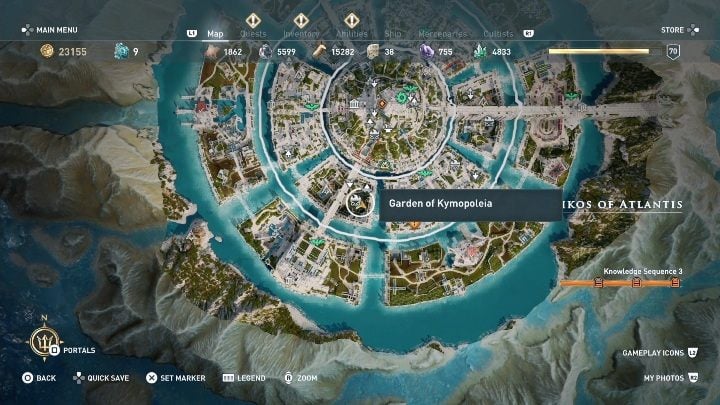The height and width of the screenshot is (405, 720).
Task: Select the Abilities tab
Action: point(350,33)
